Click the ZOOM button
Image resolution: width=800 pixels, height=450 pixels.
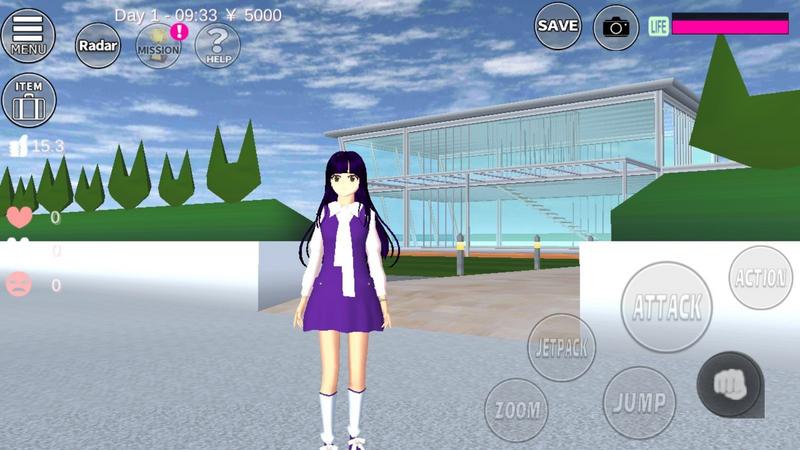[516, 410]
